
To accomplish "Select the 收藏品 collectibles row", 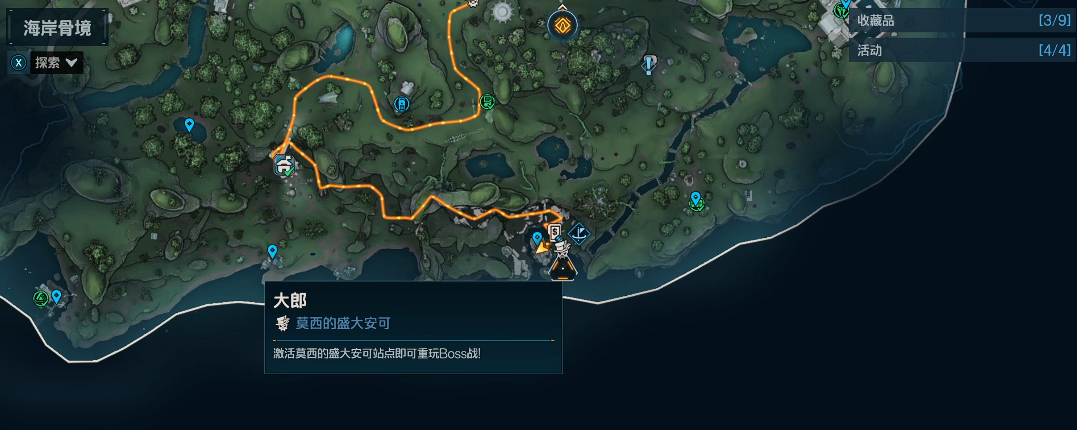I will coord(962,20).
